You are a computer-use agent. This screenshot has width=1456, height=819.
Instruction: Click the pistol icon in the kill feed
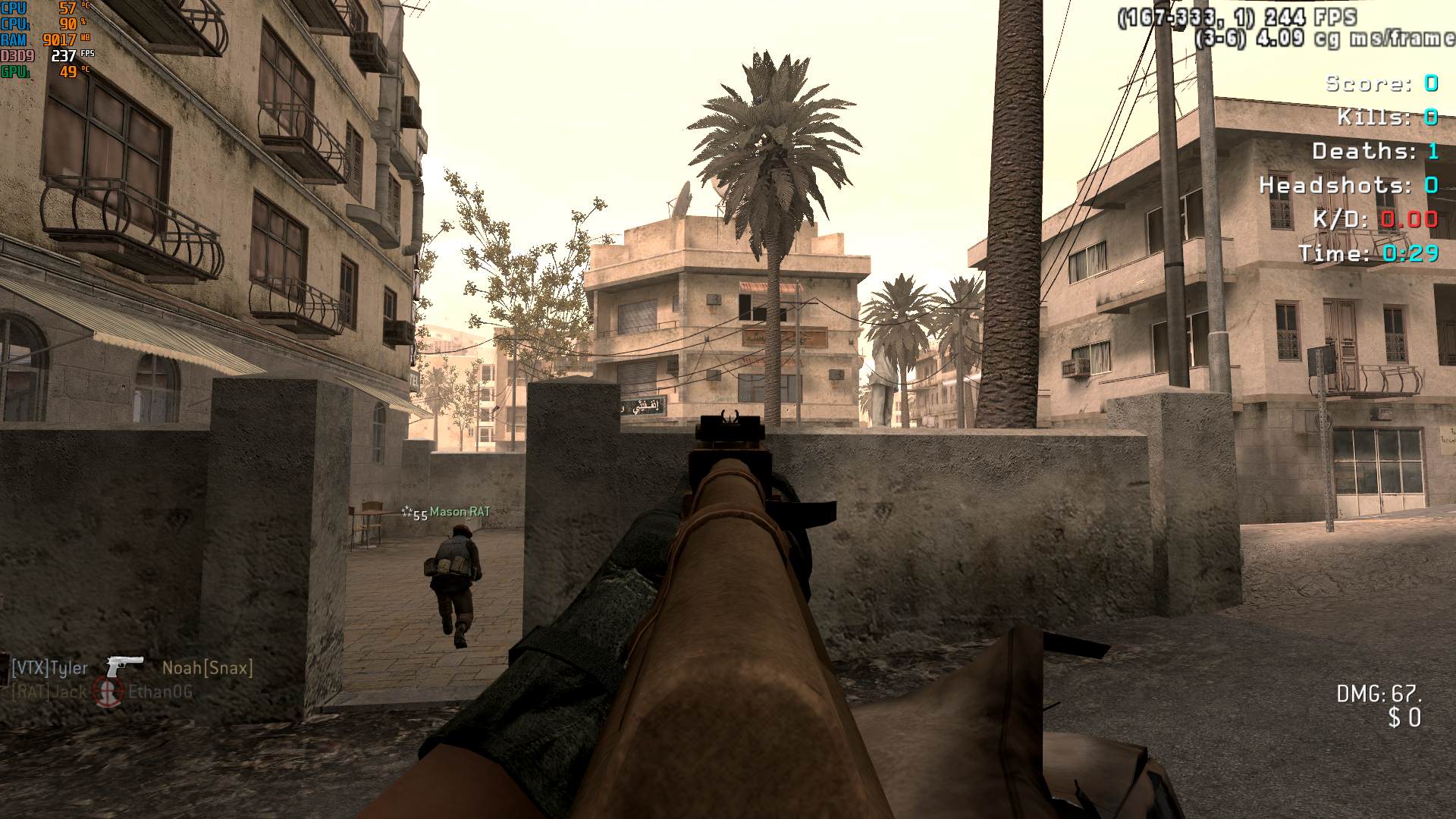pyautogui.click(x=124, y=667)
